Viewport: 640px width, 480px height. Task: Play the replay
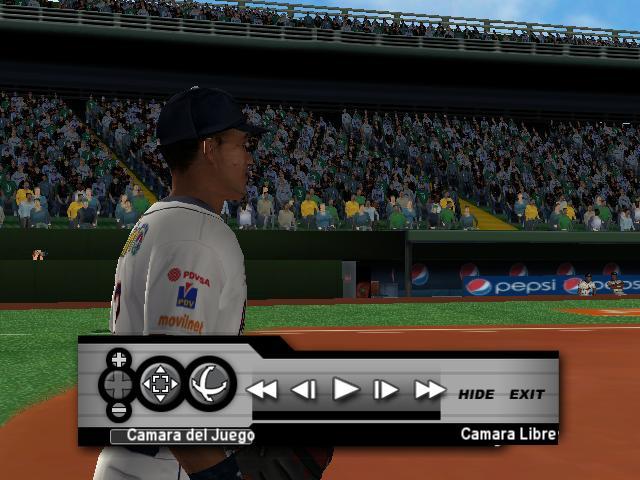click(345, 389)
